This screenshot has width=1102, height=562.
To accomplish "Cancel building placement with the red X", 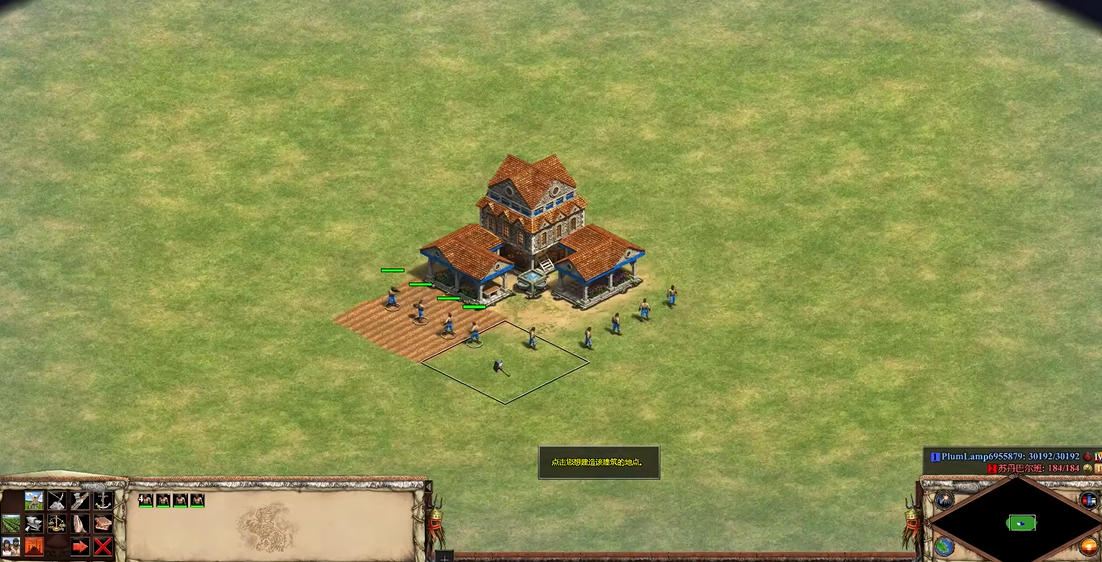I will coord(103,546).
